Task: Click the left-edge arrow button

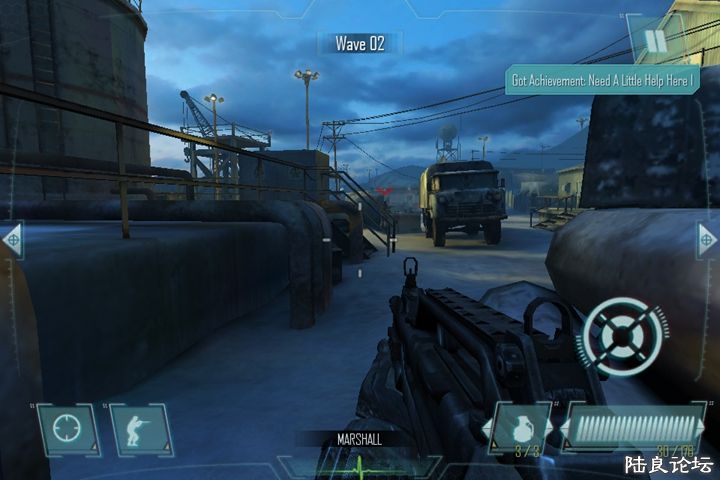Action: (x=12, y=240)
